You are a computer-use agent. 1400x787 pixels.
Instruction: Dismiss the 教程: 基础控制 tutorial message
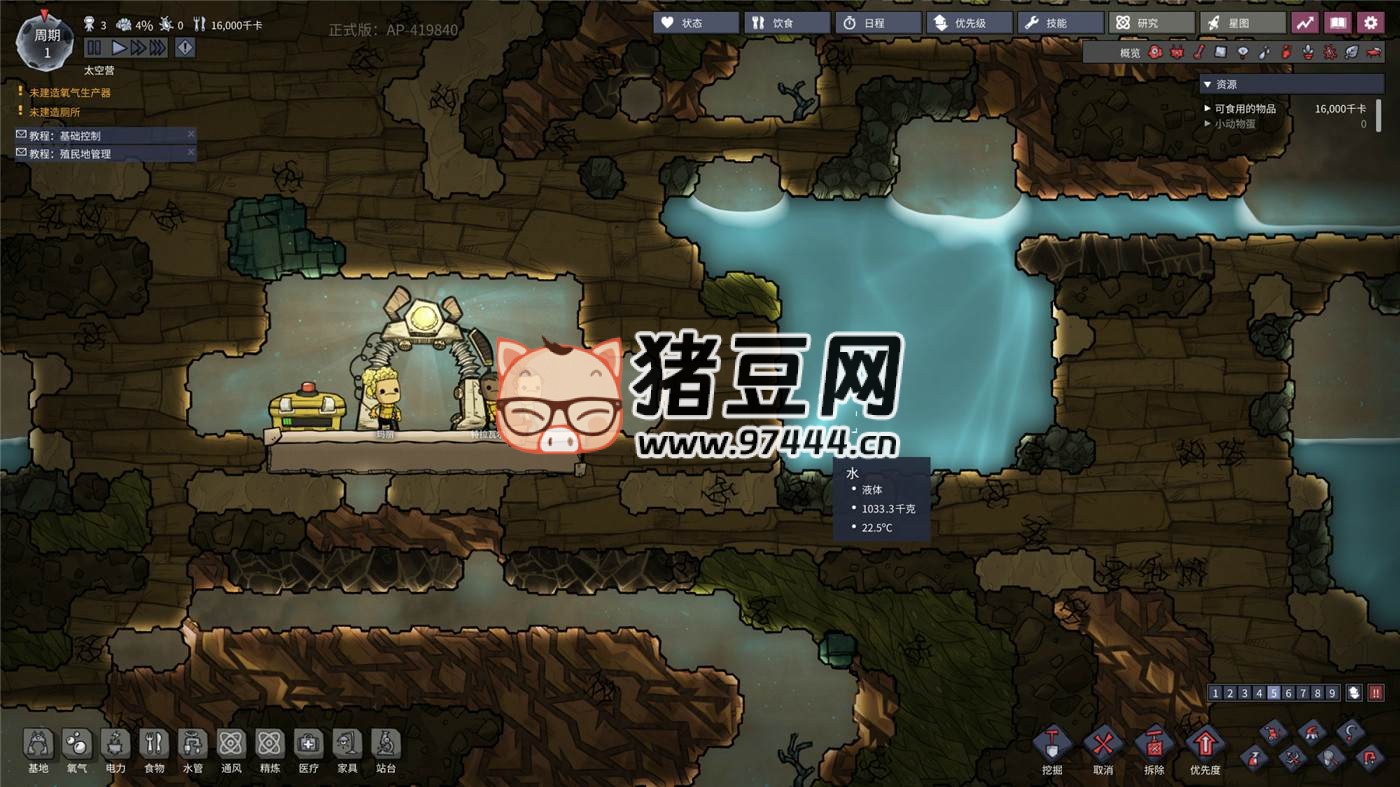click(190, 134)
